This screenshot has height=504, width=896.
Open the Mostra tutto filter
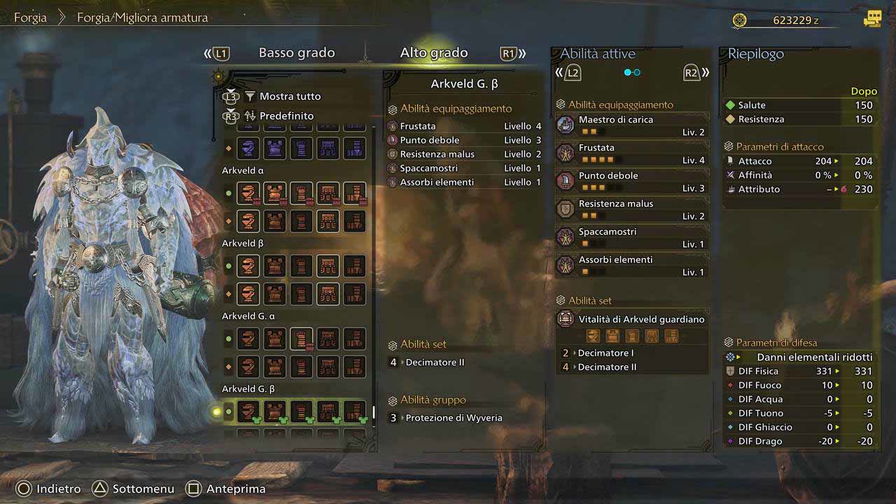click(290, 97)
